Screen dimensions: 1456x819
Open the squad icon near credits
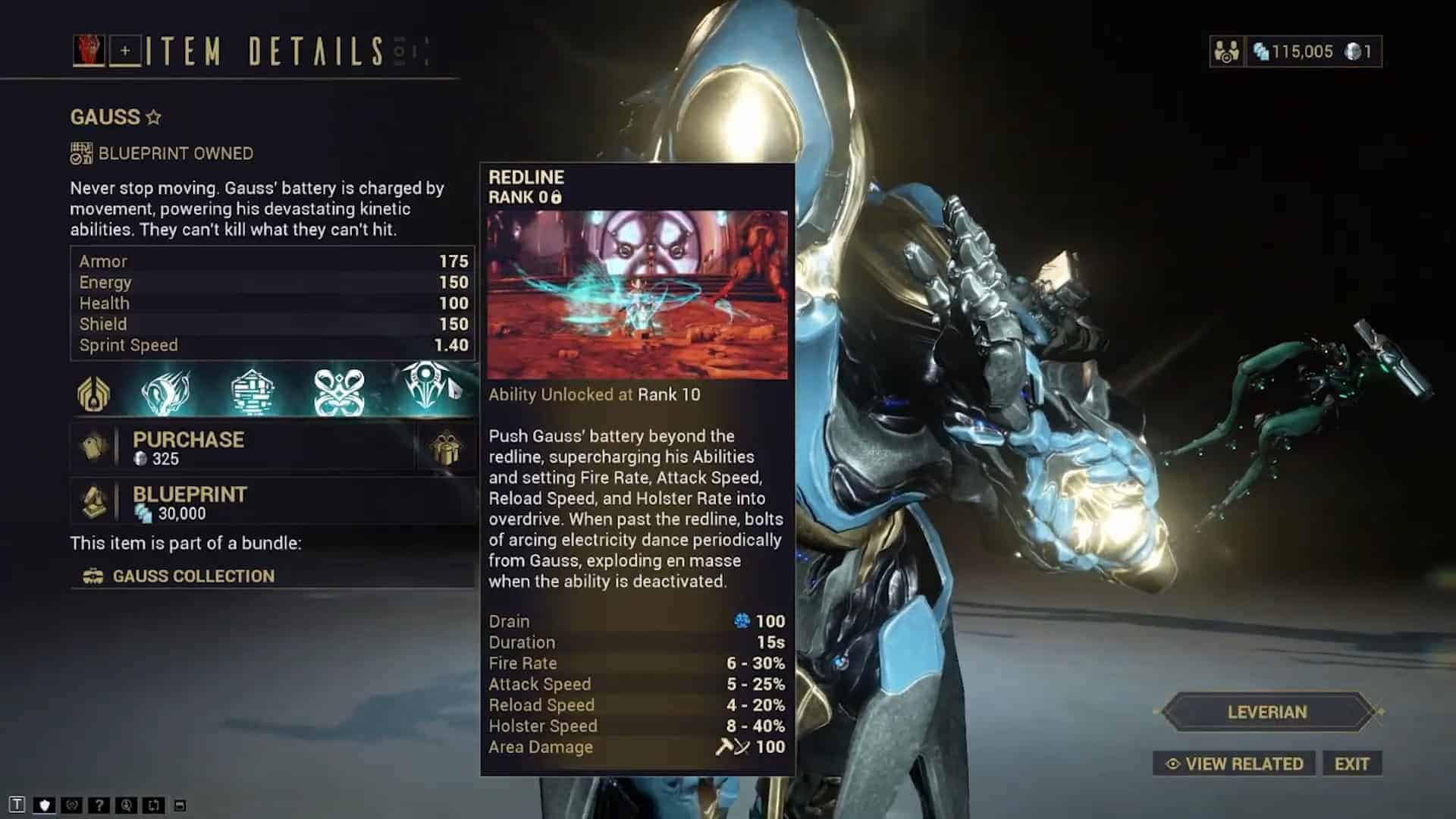[x=1225, y=52]
